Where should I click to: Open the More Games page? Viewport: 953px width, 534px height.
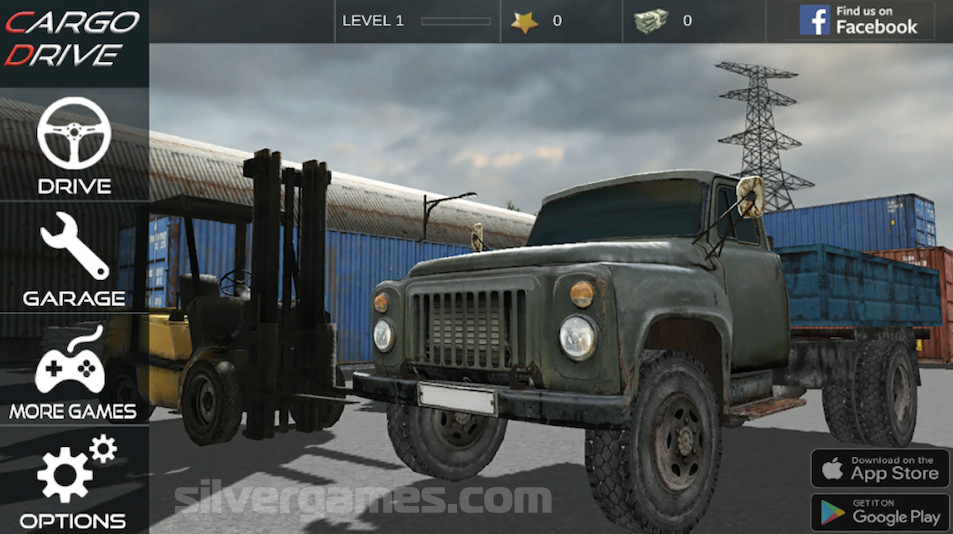[x=72, y=372]
